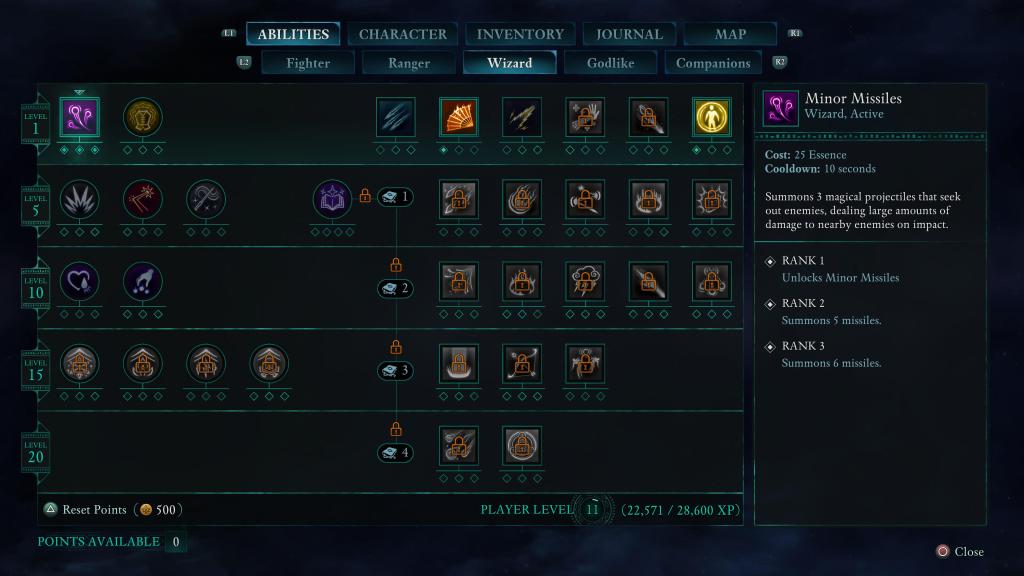Select the purple spellbook ability icon
The width and height of the screenshot is (1024, 576).
tap(332, 199)
